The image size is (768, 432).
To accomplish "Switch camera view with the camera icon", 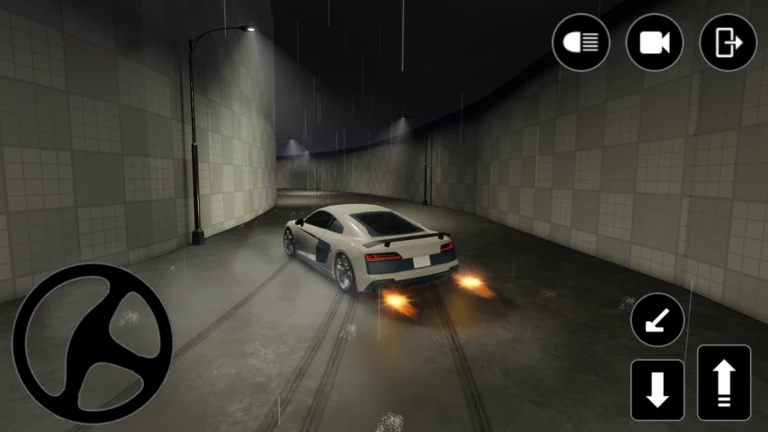I will click(654, 42).
